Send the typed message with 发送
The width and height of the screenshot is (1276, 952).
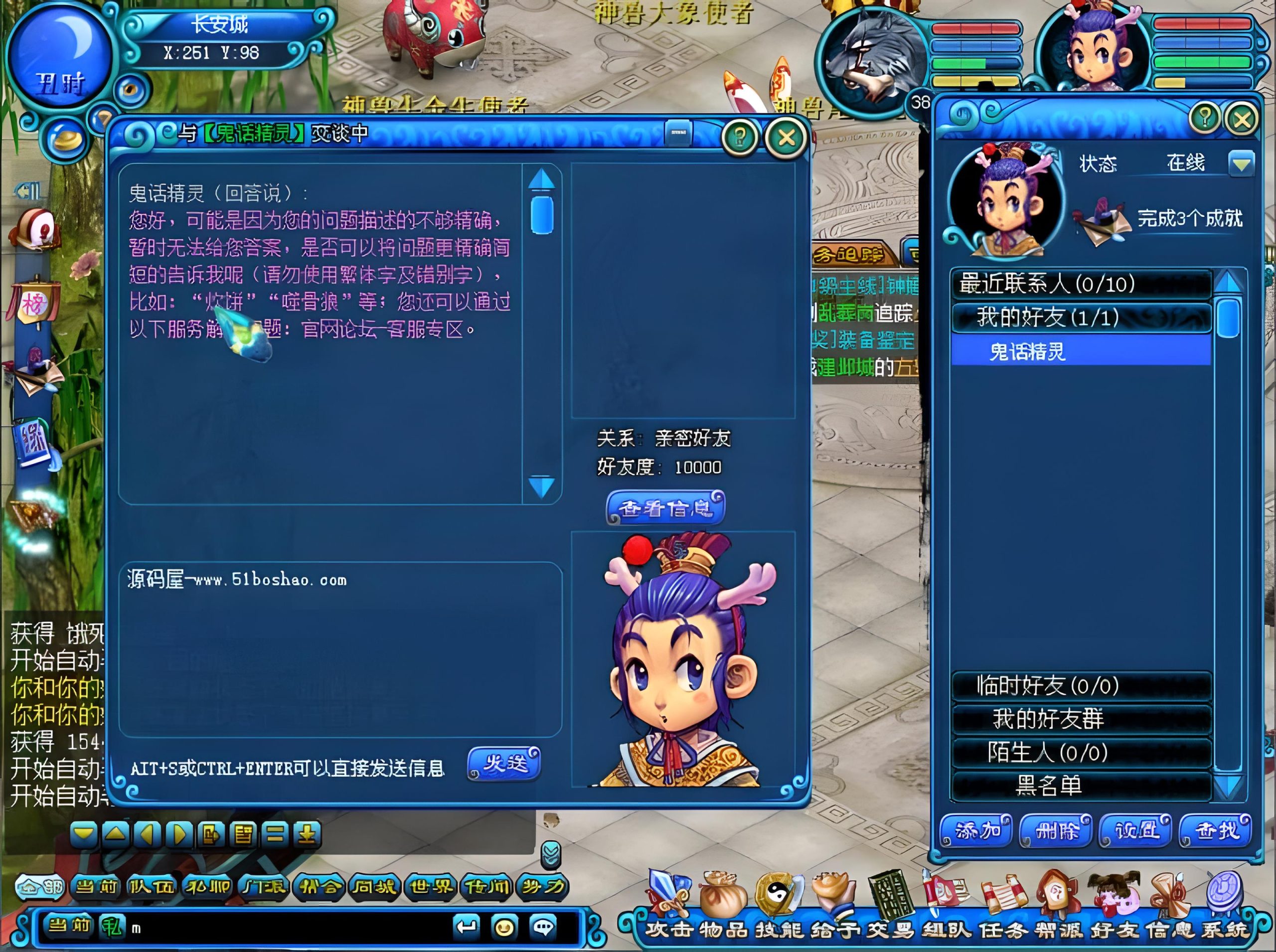(x=504, y=763)
